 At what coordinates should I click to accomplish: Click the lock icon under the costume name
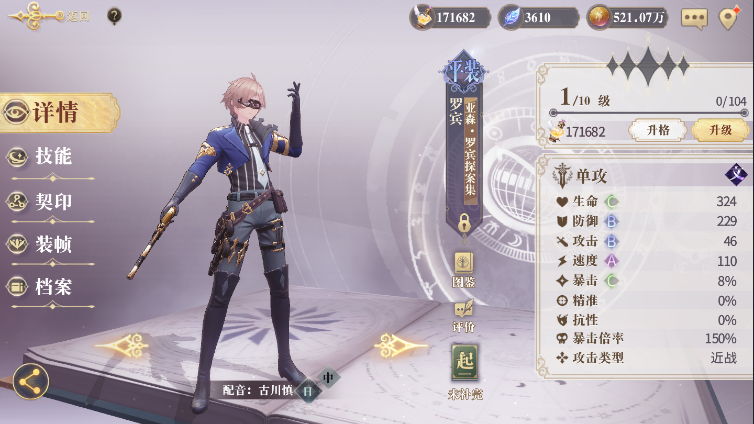point(464,222)
